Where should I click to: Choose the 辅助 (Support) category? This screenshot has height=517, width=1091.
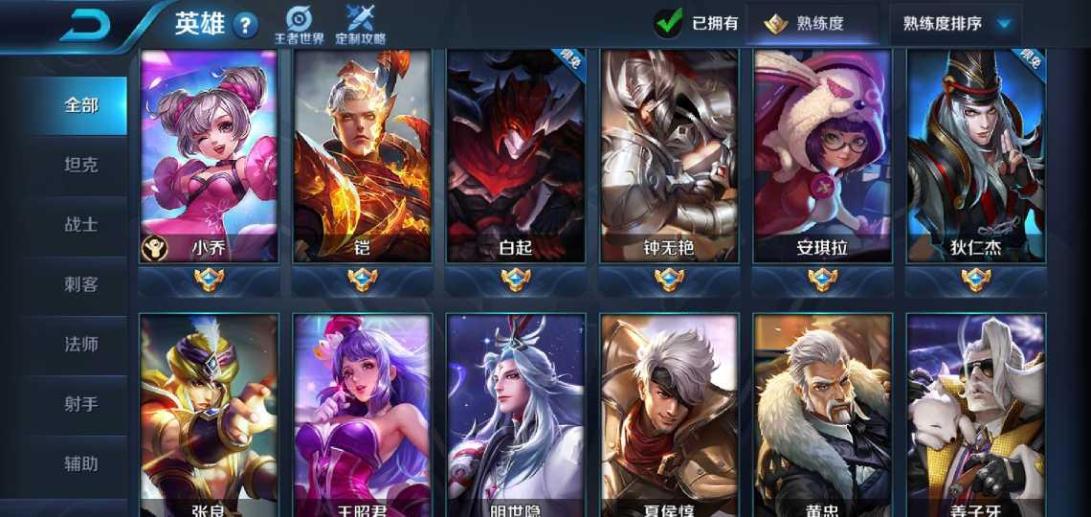click(81, 463)
